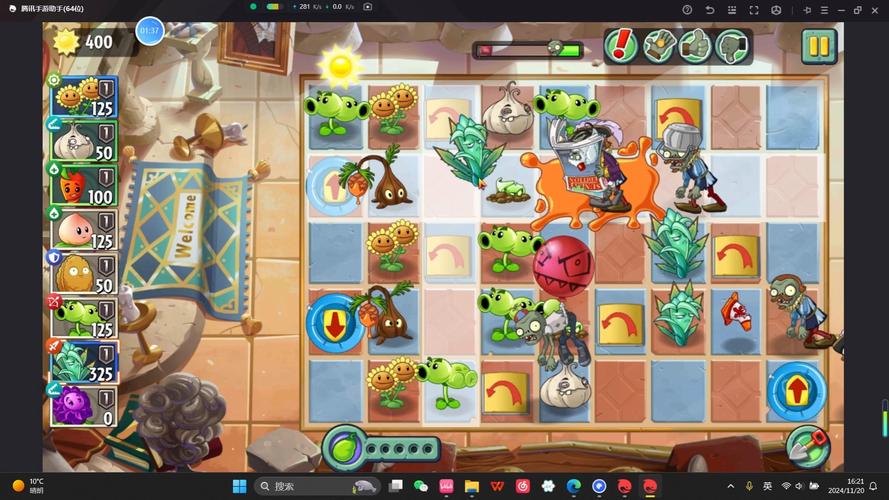
Task: Pick the red chili pepper seed packet
Action: tap(84, 185)
